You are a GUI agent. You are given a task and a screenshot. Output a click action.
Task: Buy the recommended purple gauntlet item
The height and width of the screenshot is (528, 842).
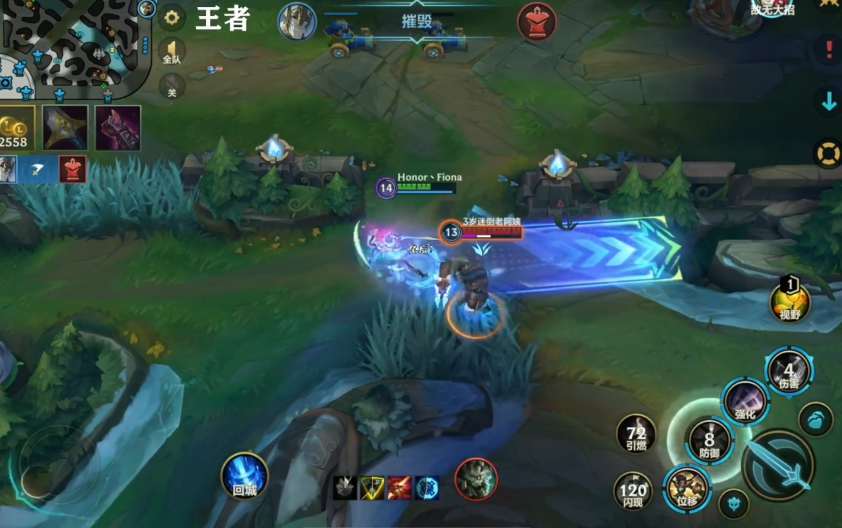tap(118, 127)
